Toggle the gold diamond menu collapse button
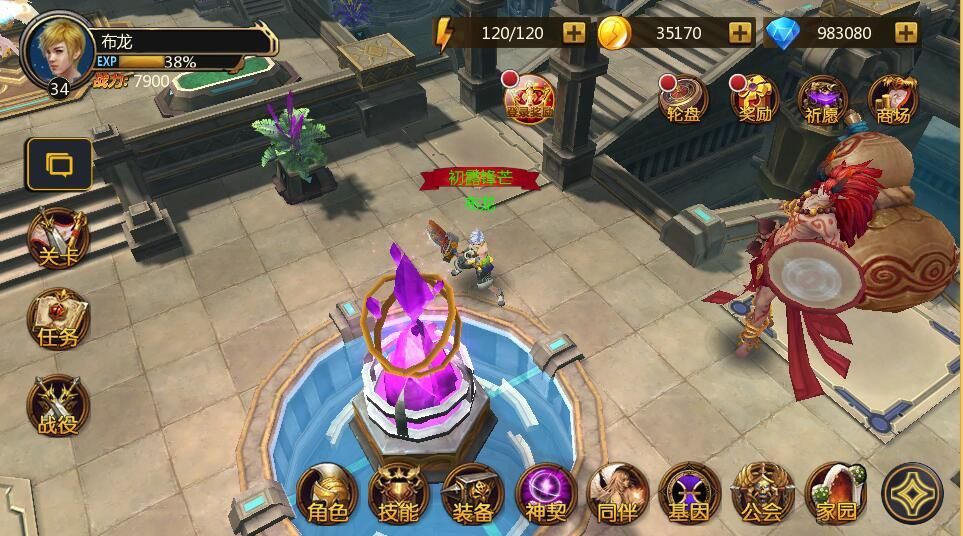963x536 pixels. [912, 493]
